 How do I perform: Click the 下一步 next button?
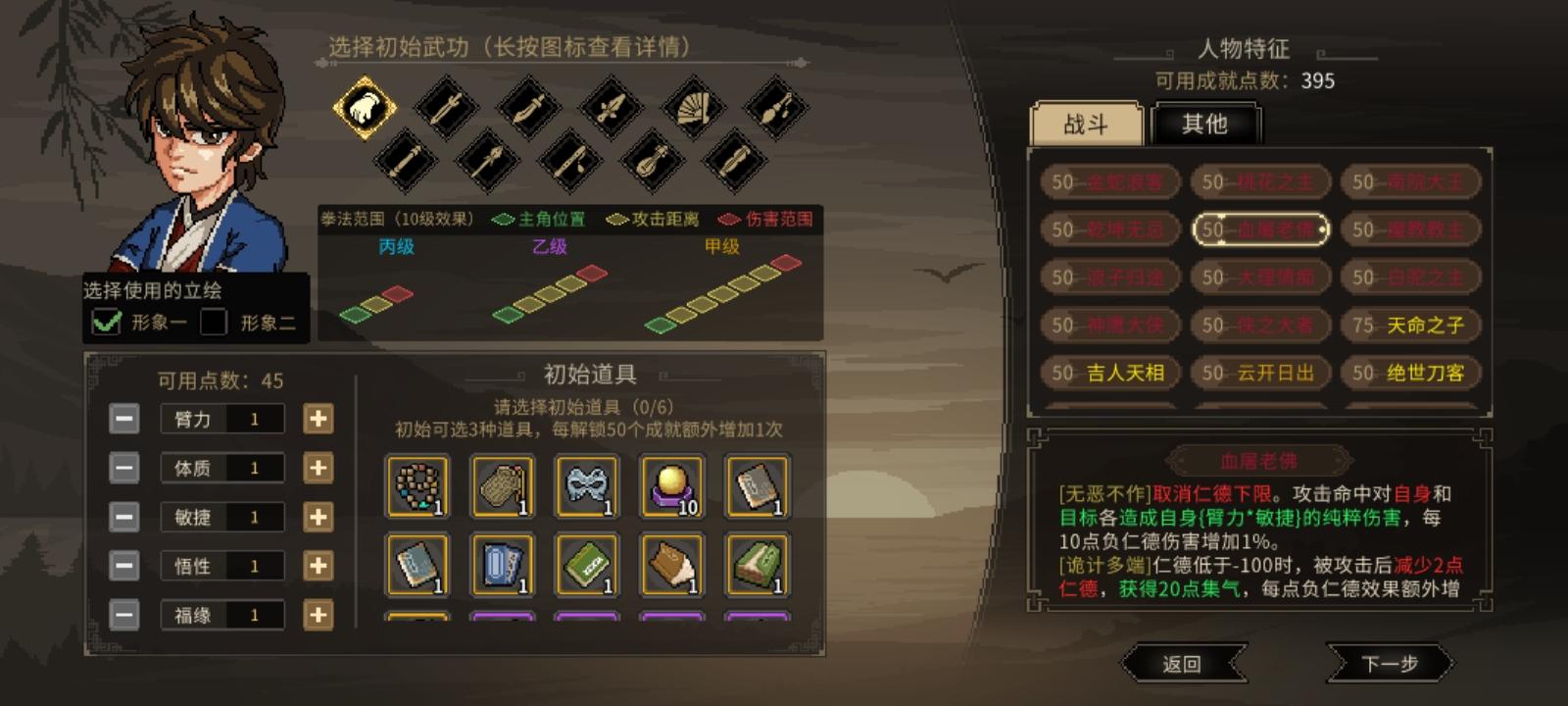1392,663
